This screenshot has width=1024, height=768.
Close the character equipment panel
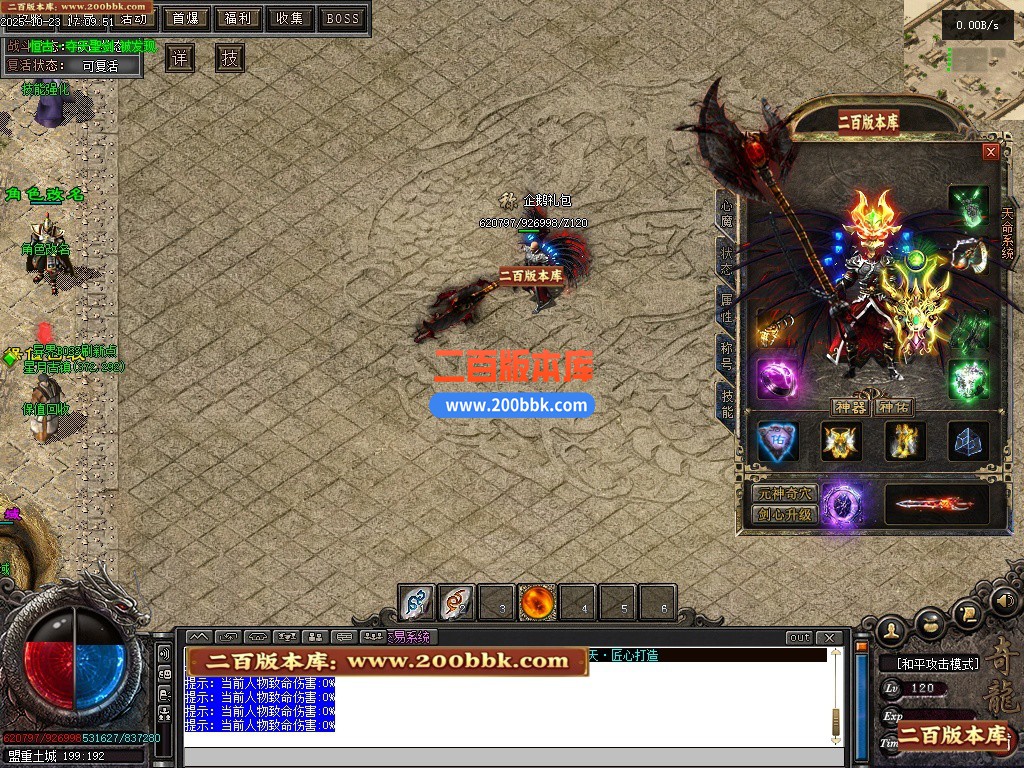click(x=991, y=152)
